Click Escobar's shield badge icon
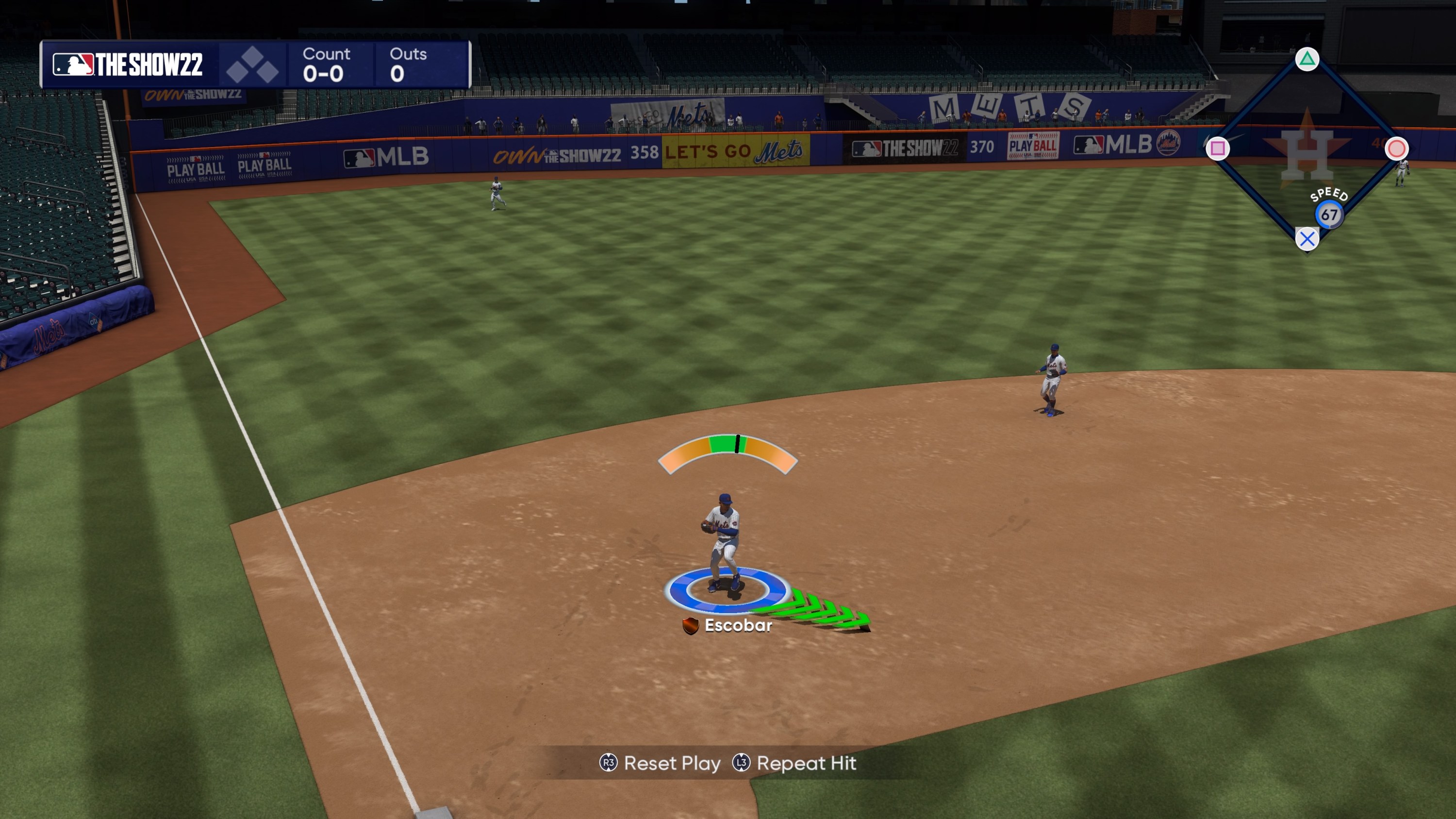 pos(690,626)
